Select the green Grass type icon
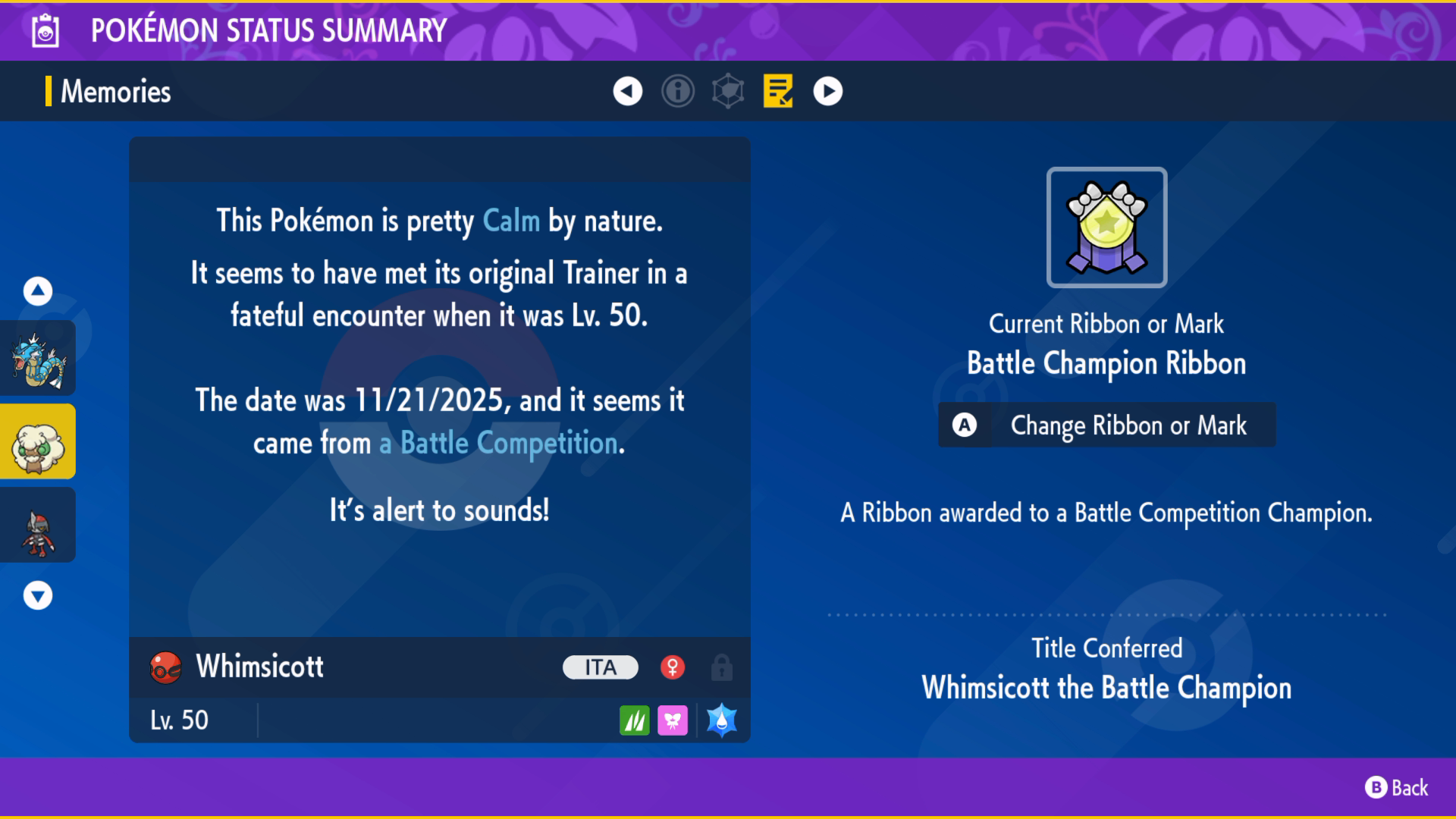The height and width of the screenshot is (819, 1456). click(635, 720)
